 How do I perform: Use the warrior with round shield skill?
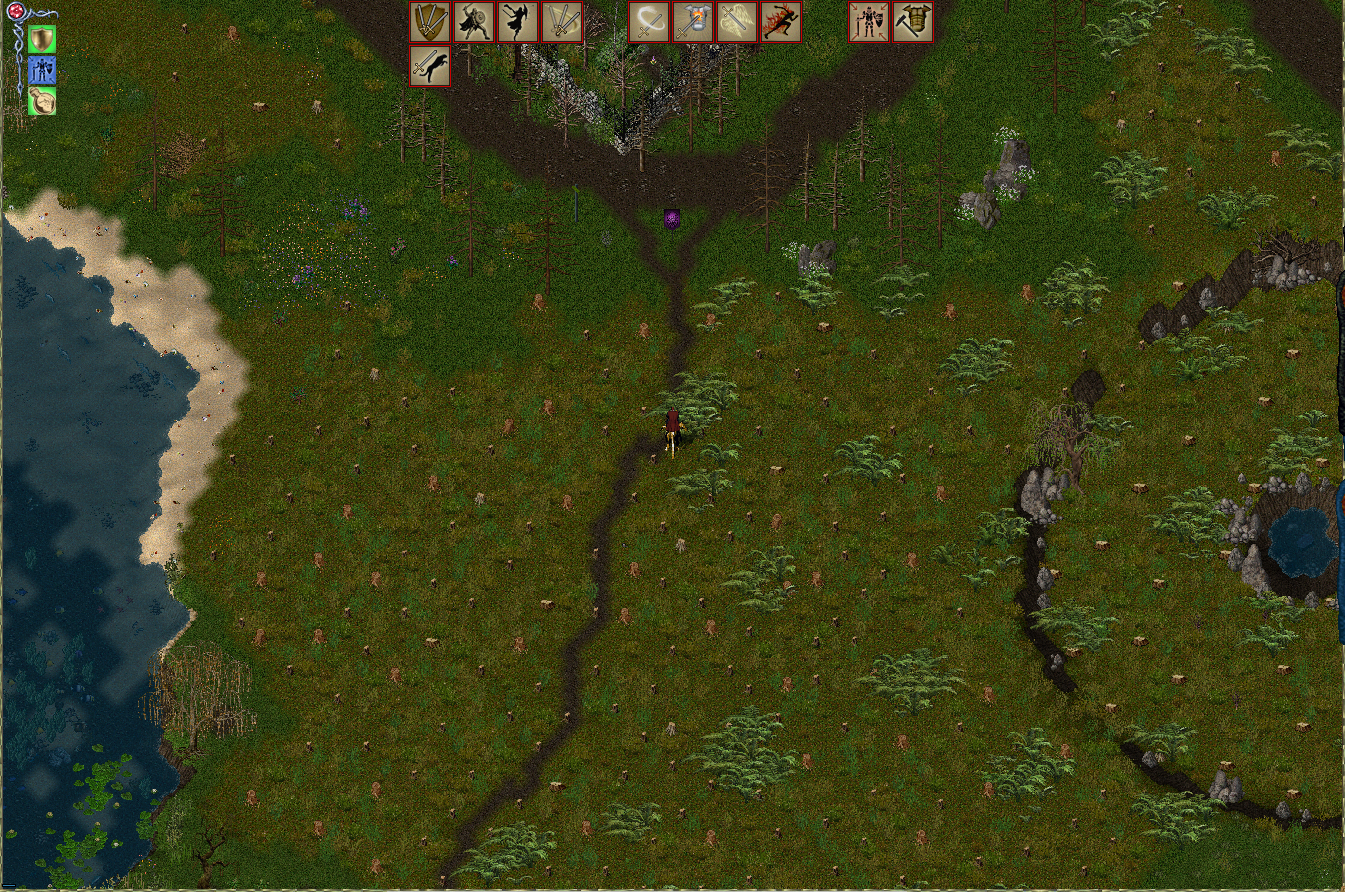[474, 22]
